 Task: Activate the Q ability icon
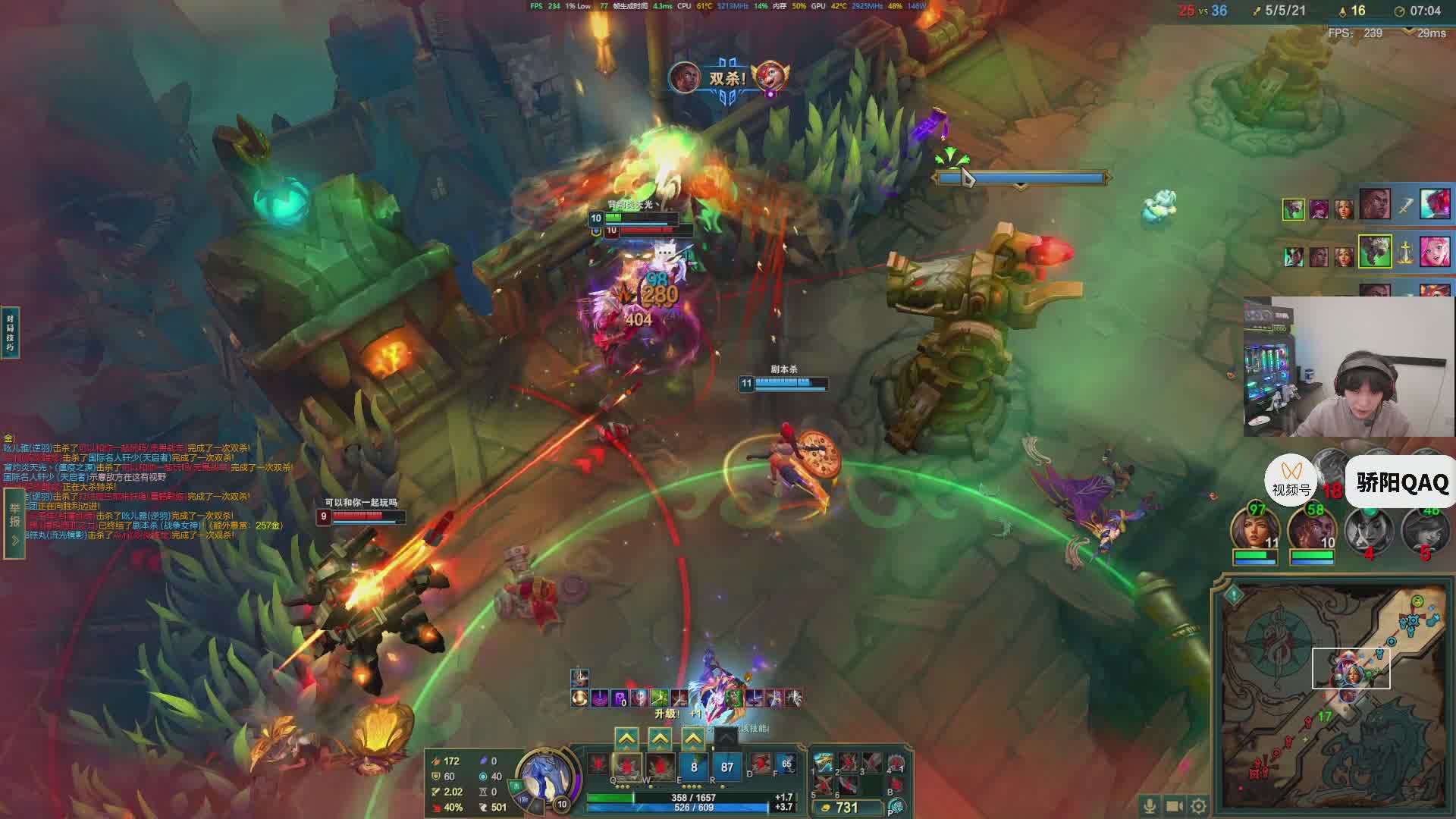click(x=626, y=767)
